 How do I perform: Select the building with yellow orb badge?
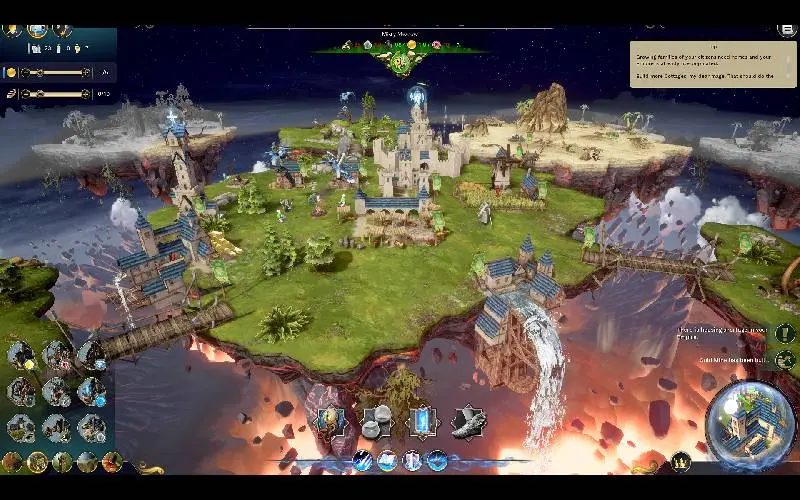click(x=22, y=355)
